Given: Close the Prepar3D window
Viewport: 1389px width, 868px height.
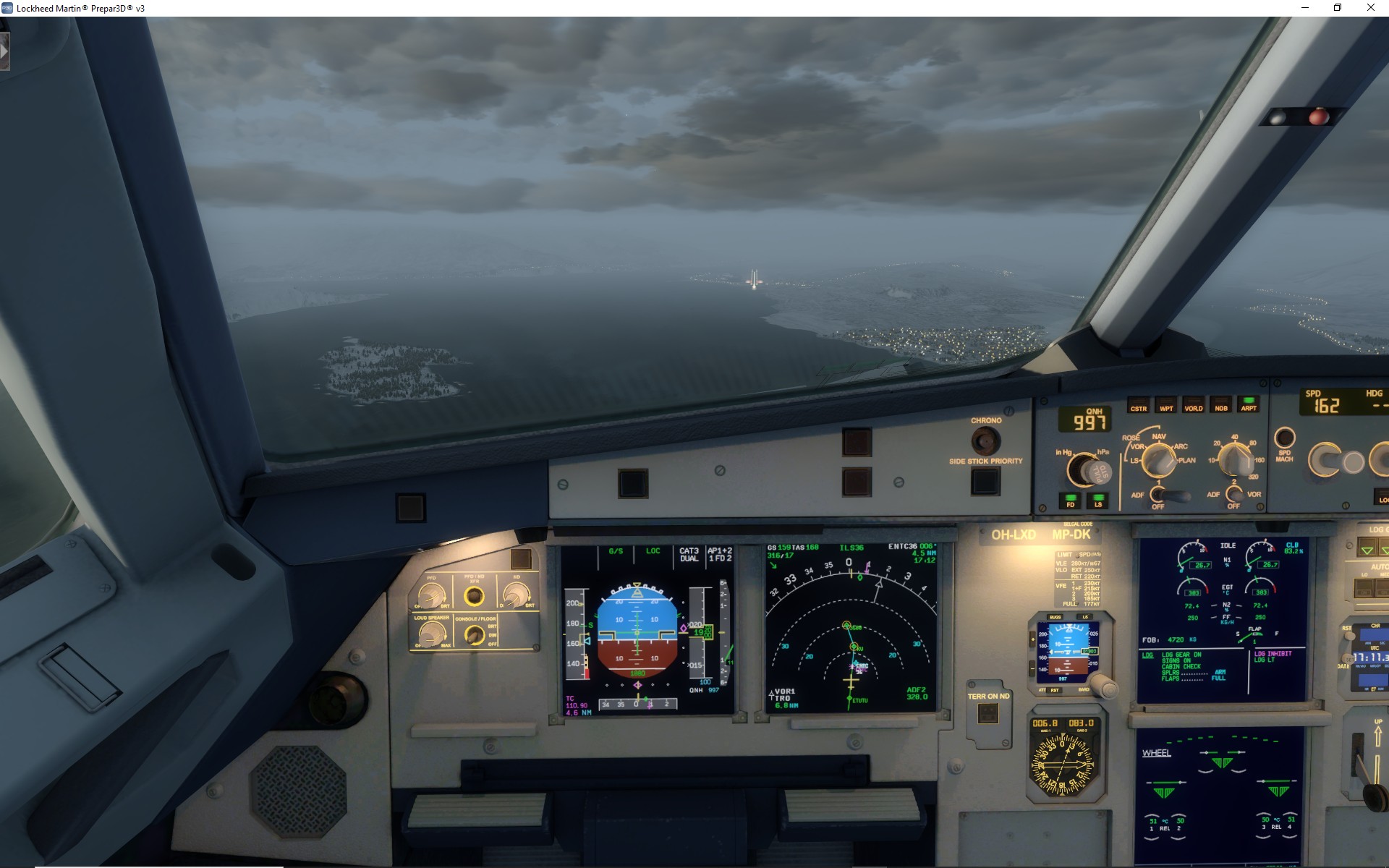Looking at the screenshot, I should 1370,8.
